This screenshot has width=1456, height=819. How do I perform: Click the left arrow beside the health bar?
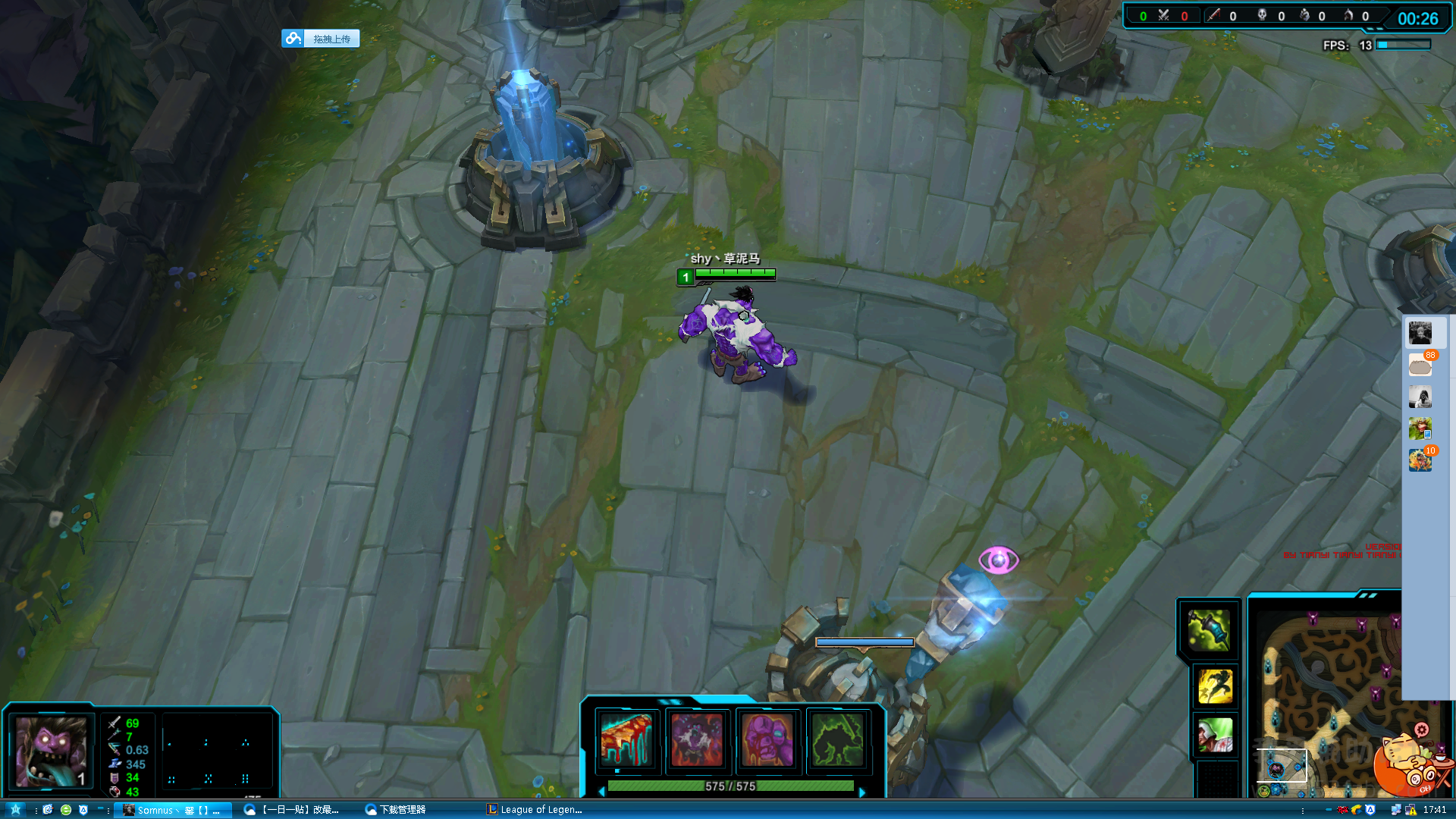tap(602, 792)
